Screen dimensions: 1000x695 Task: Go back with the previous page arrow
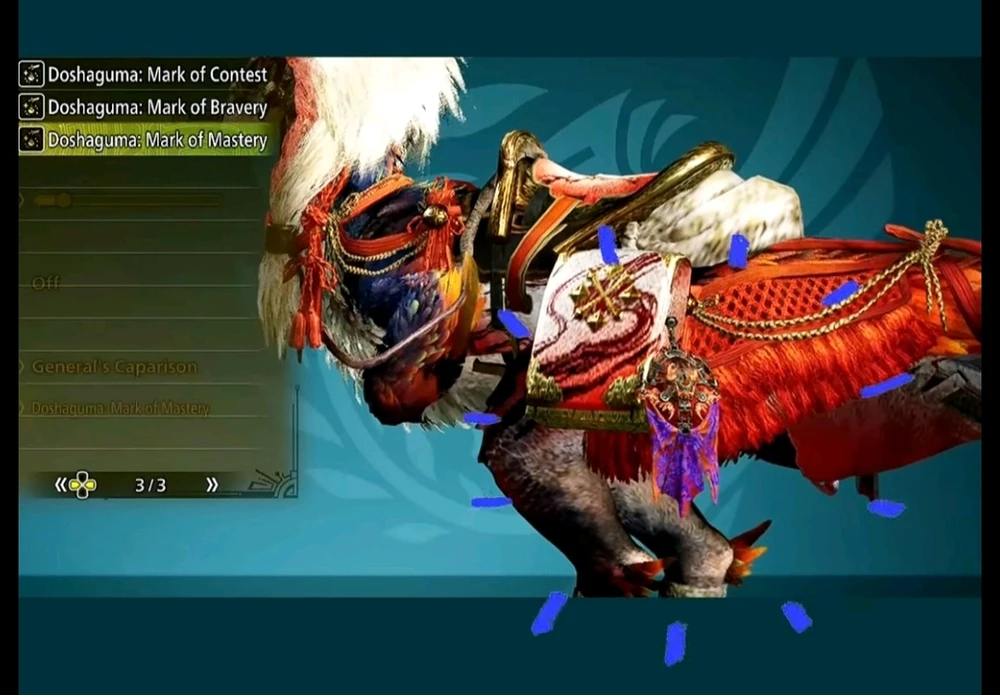61,485
